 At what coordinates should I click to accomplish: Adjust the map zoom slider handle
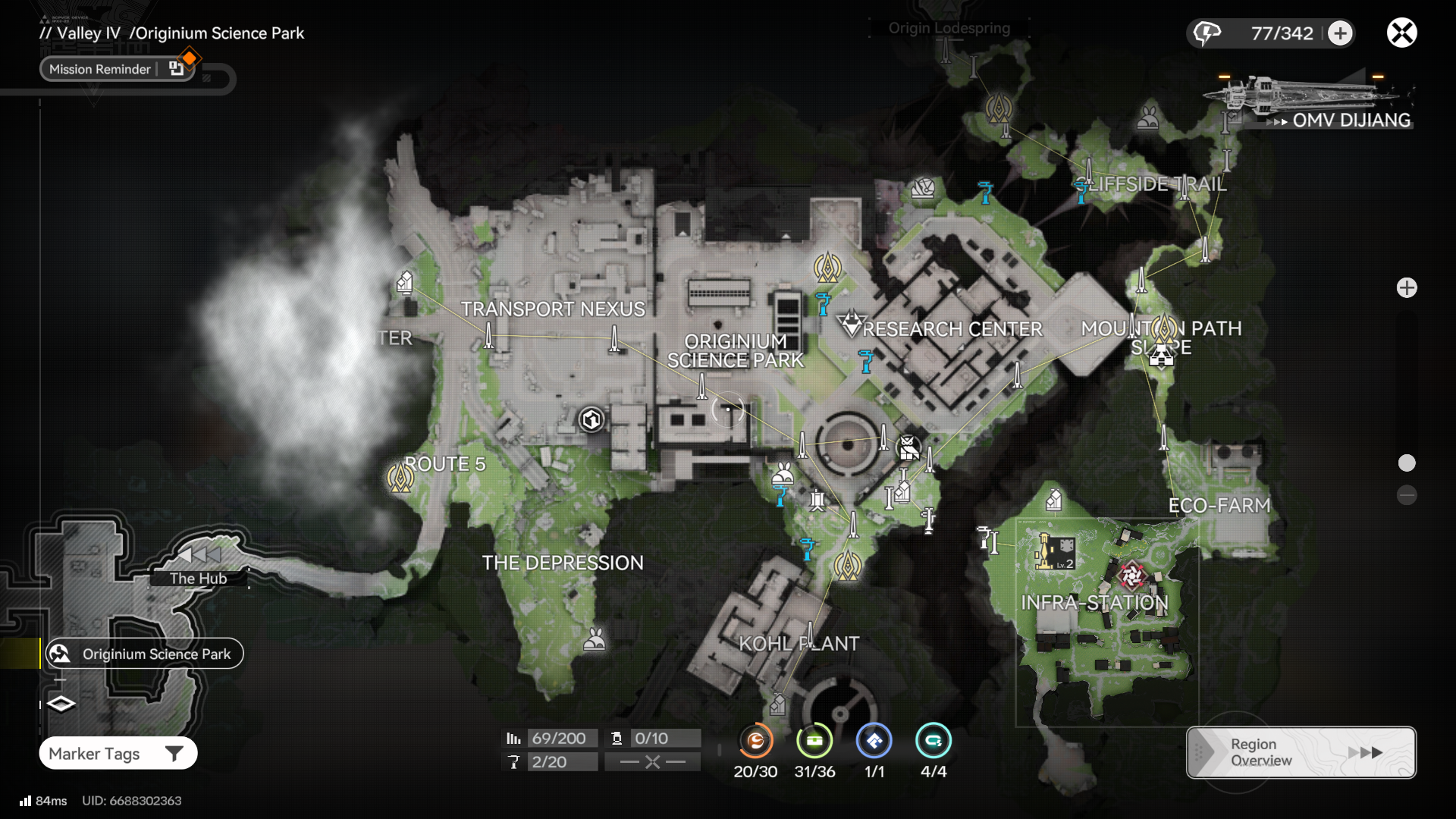(1407, 463)
